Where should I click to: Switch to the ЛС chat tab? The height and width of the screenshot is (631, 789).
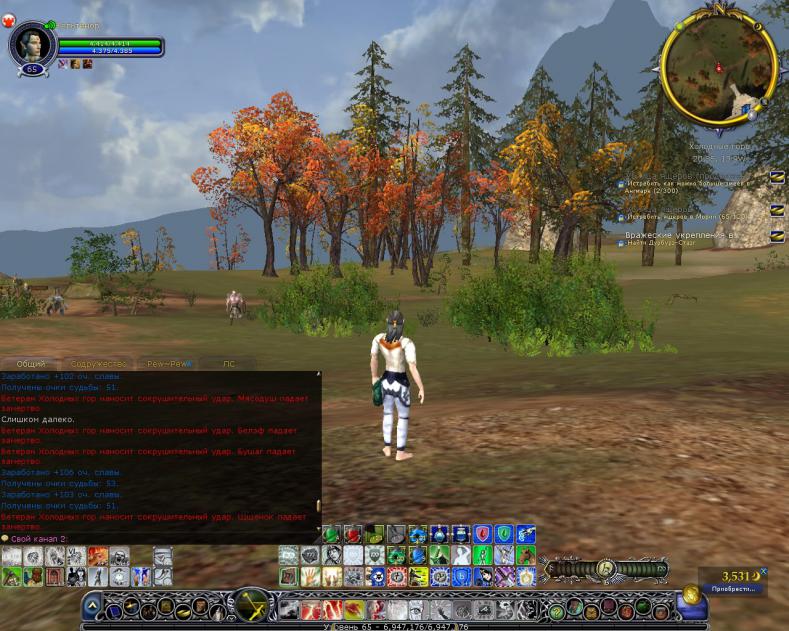229,364
